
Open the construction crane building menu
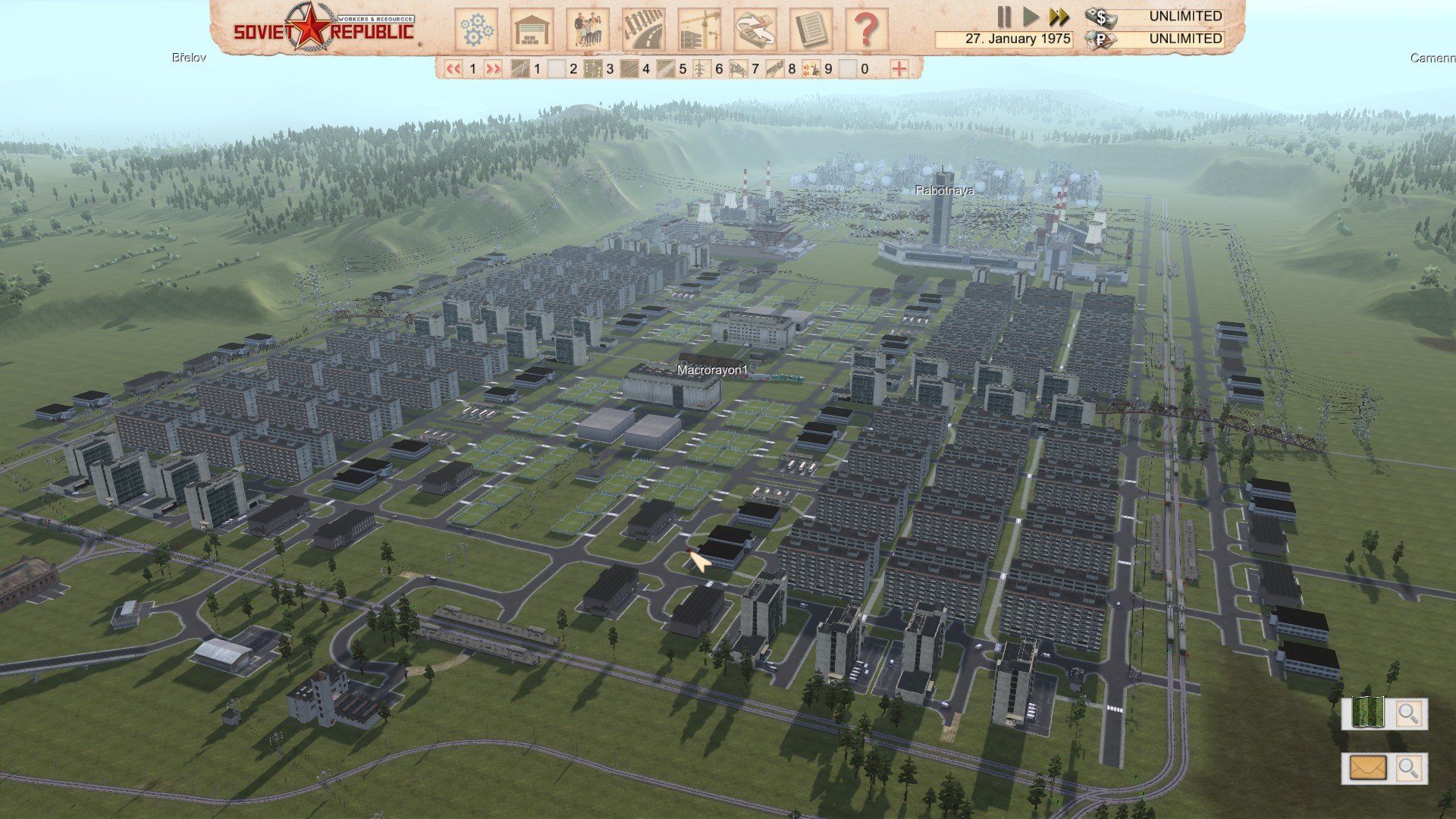click(699, 30)
